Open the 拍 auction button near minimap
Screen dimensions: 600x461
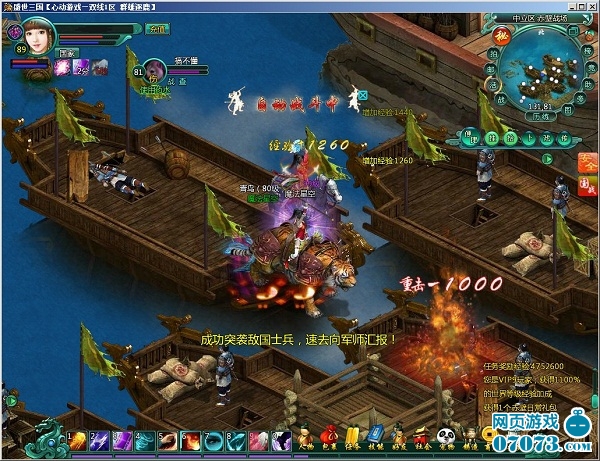[x=493, y=52]
